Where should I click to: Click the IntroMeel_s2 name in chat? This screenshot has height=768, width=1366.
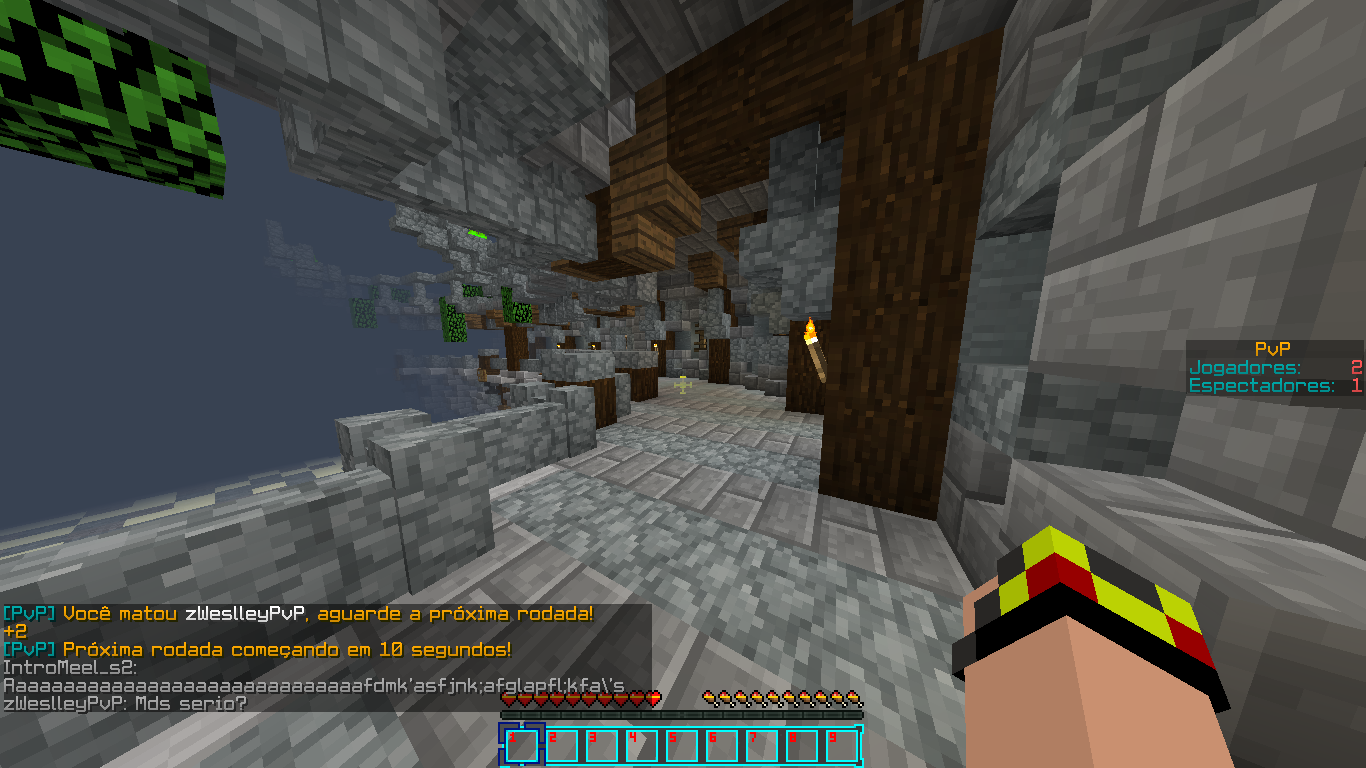[x=69, y=667]
